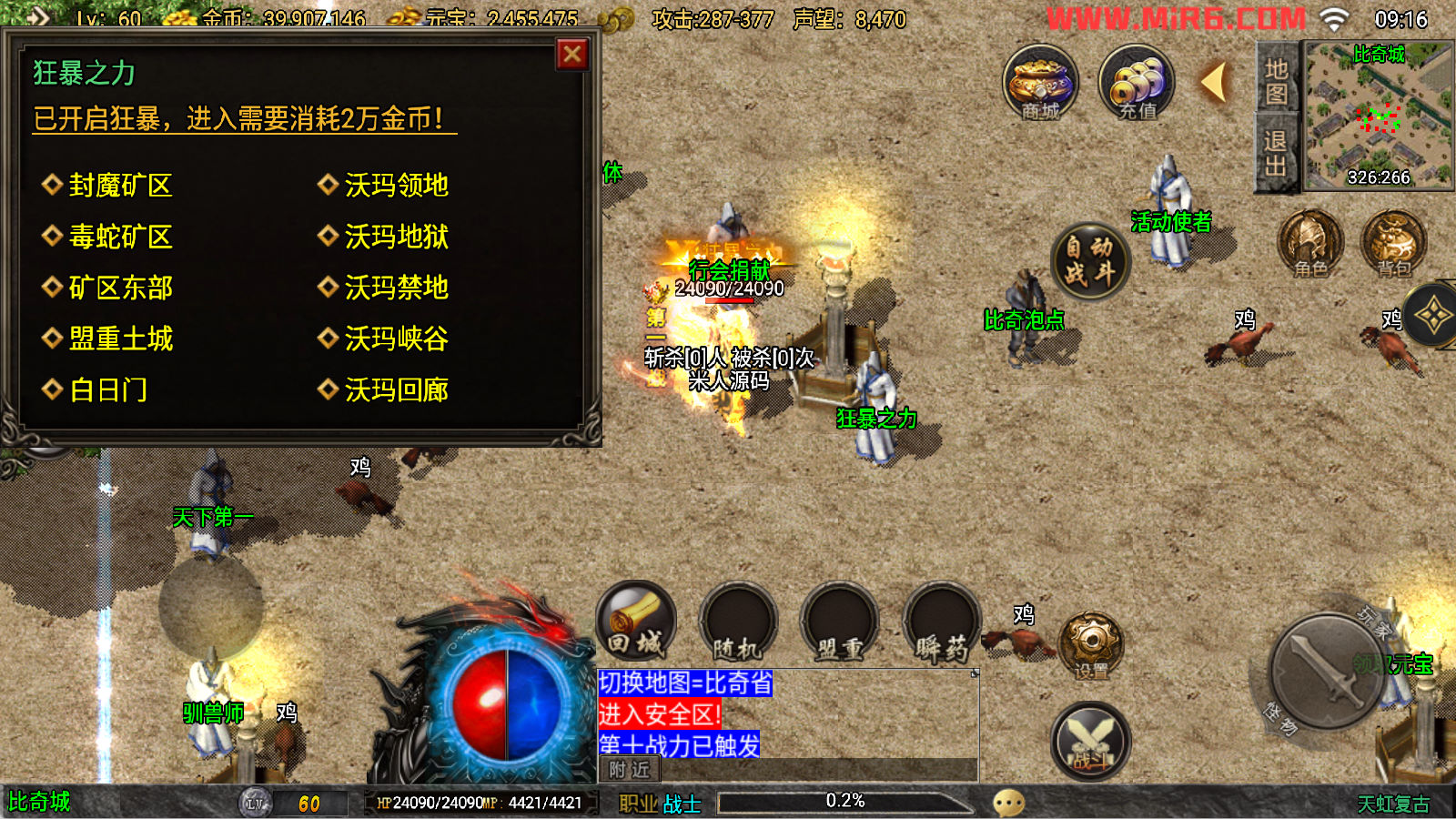Open the 充值 recharge icon
The height and width of the screenshot is (819, 1456).
[1137, 84]
